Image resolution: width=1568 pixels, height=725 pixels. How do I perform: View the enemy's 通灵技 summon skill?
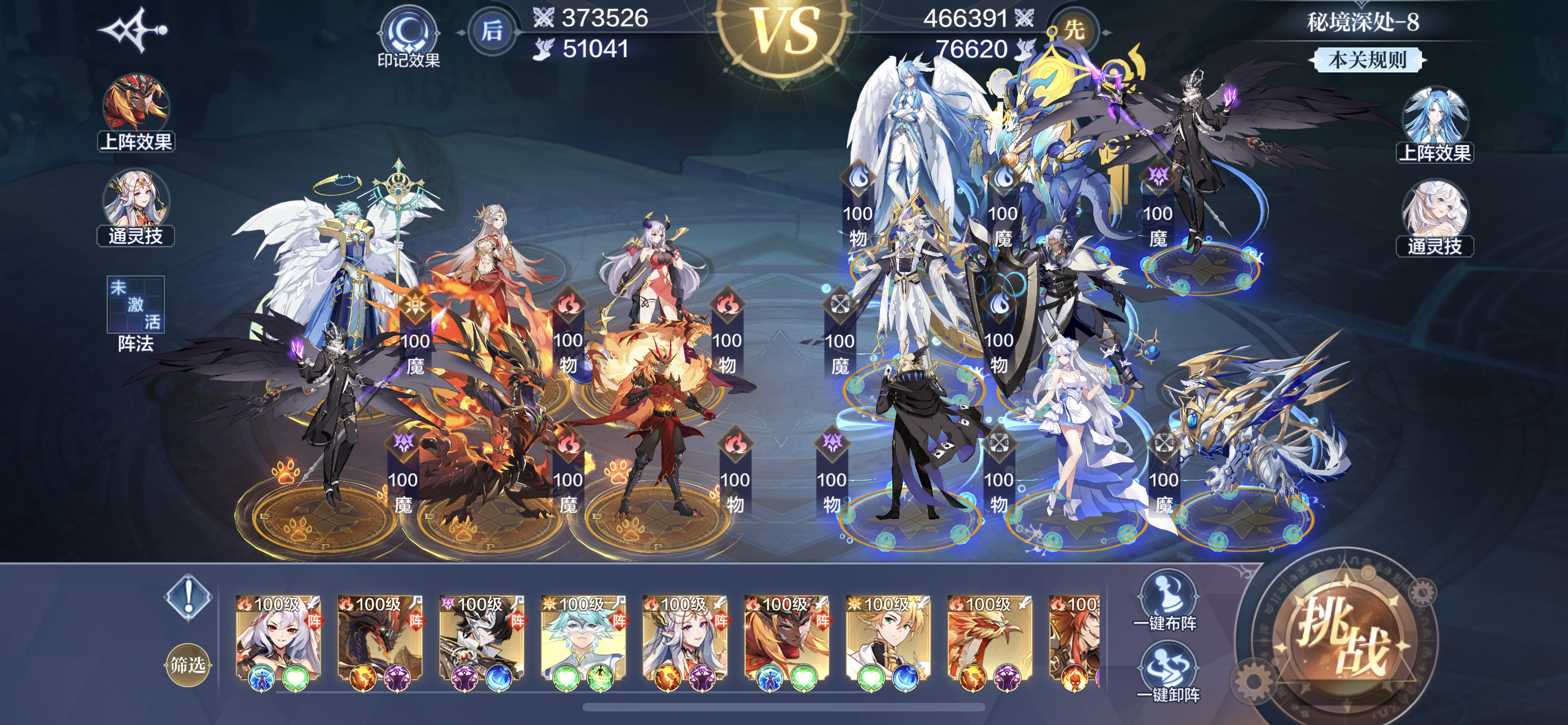[x=1434, y=217]
